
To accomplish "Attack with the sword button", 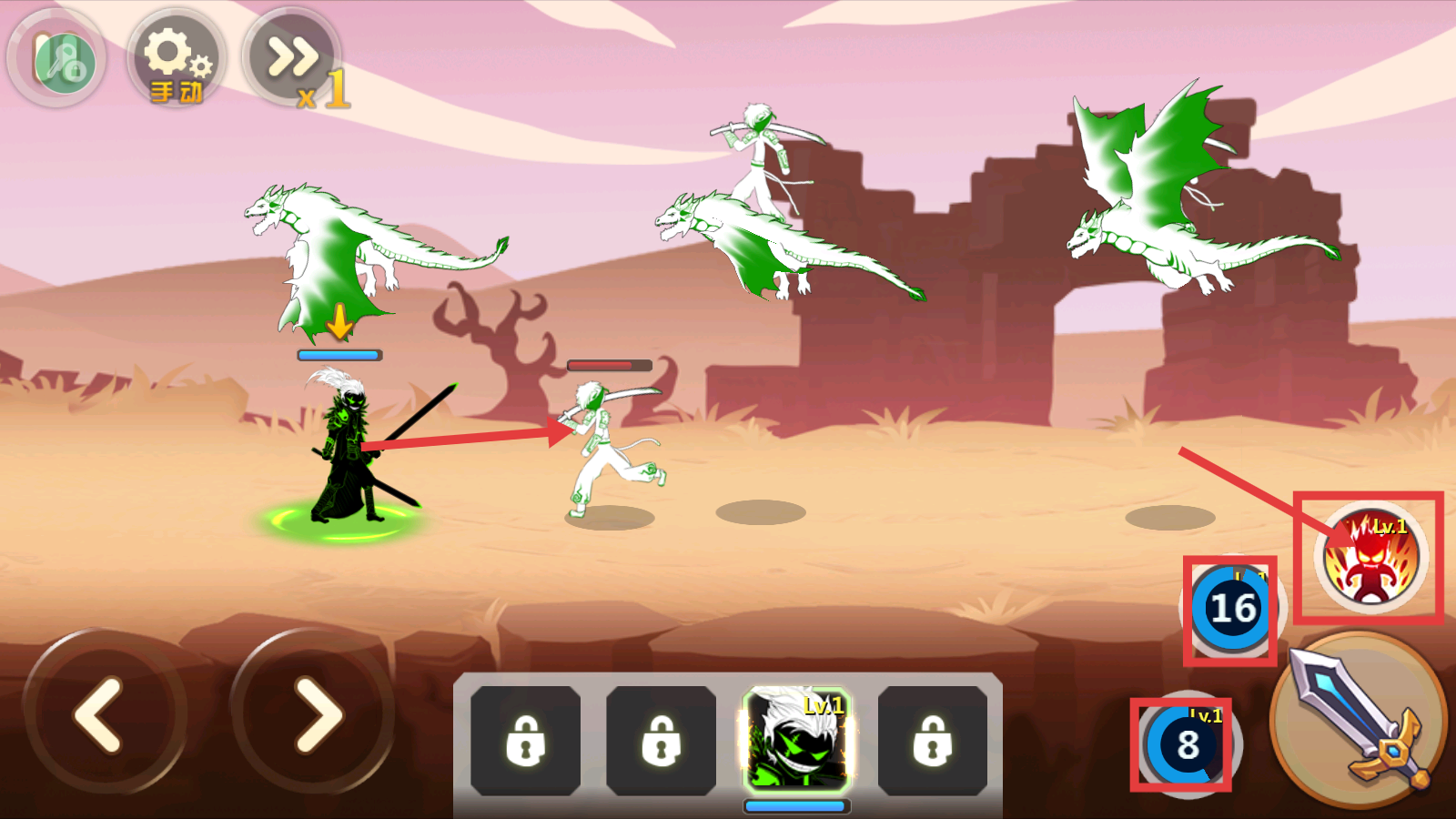I will pyautogui.click(x=1360, y=720).
